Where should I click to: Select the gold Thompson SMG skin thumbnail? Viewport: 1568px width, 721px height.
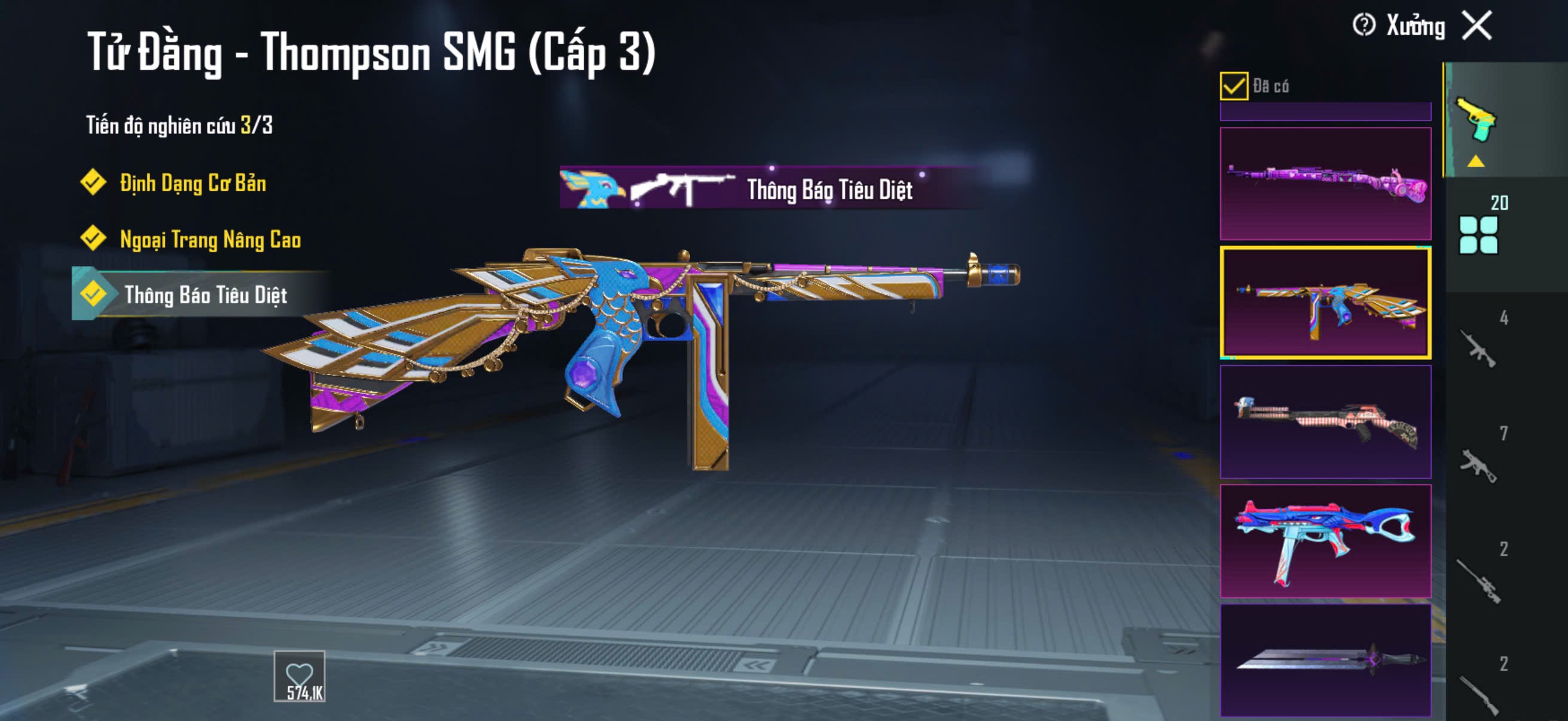1325,303
